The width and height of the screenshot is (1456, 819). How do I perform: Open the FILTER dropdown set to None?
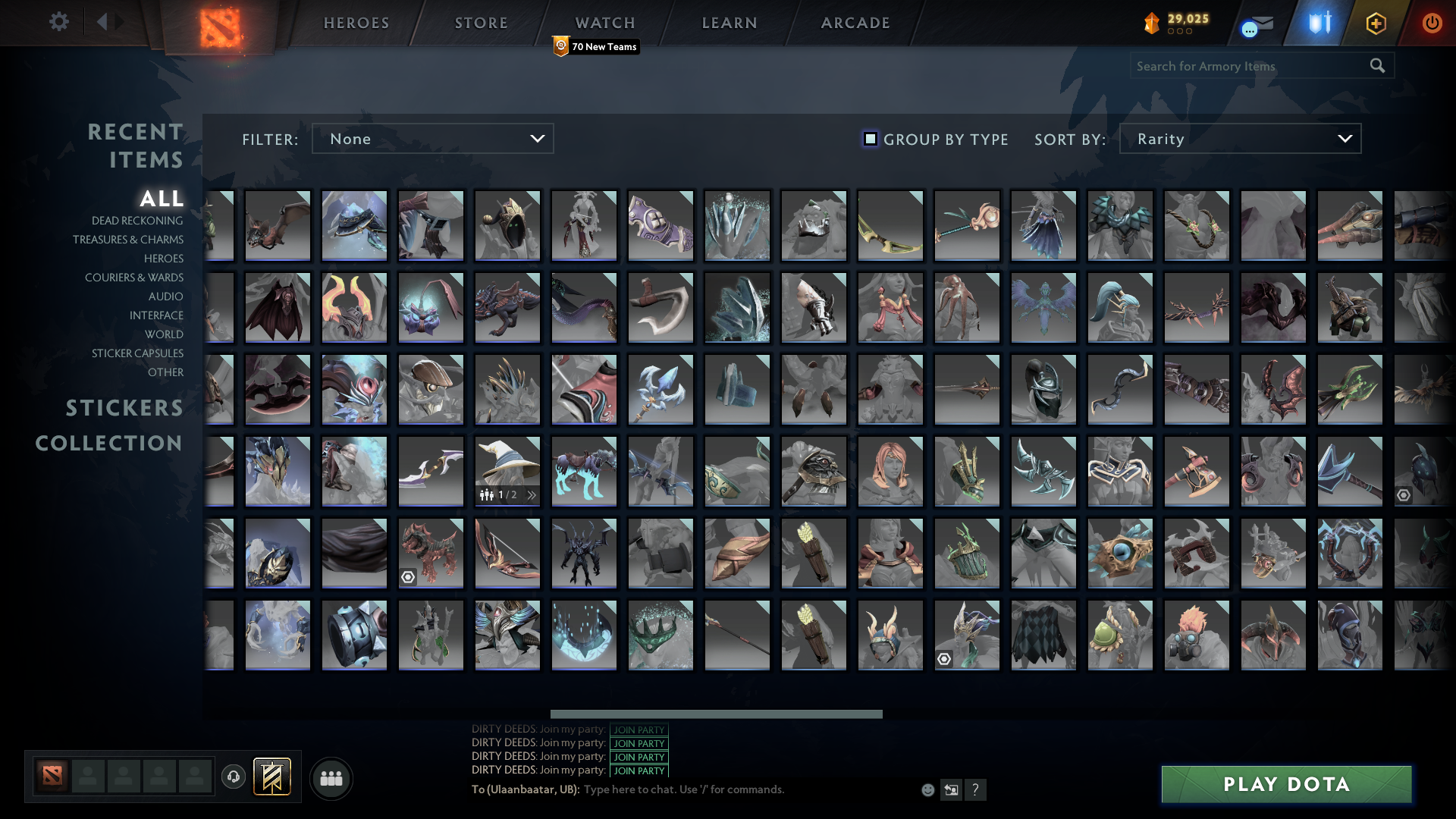pyautogui.click(x=432, y=139)
